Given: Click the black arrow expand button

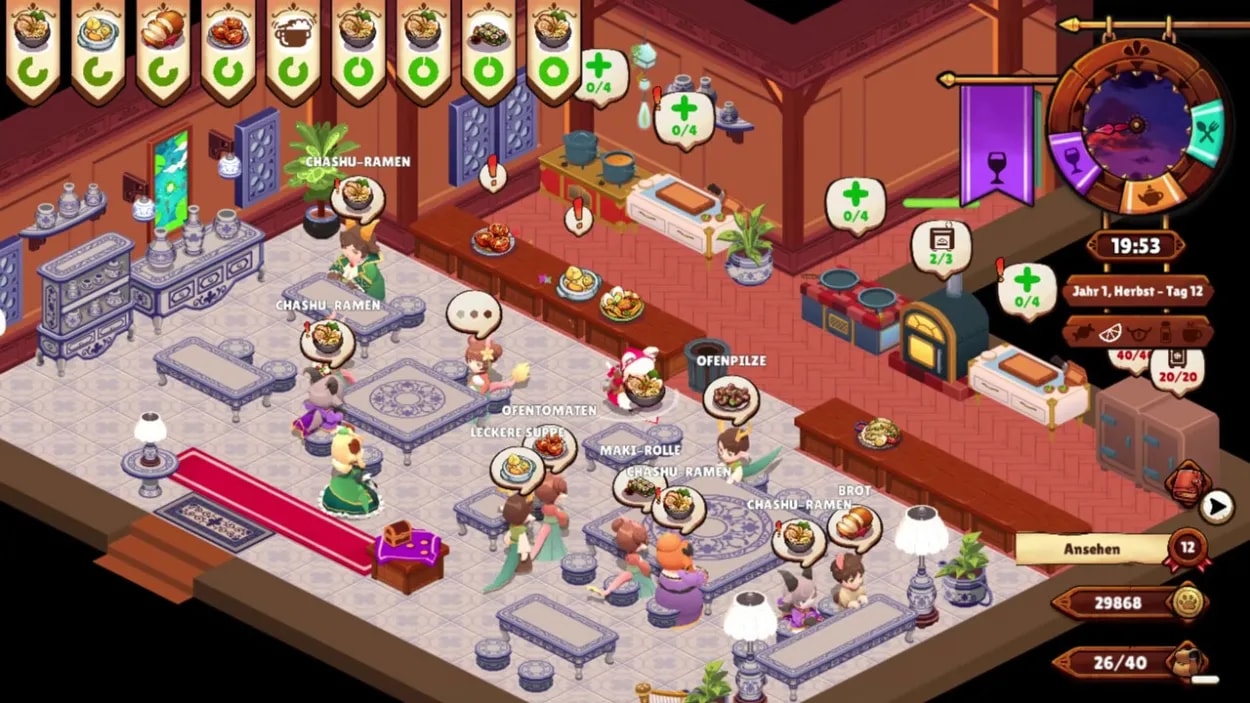Looking at the screenshot, I should tap(1216, 507).
